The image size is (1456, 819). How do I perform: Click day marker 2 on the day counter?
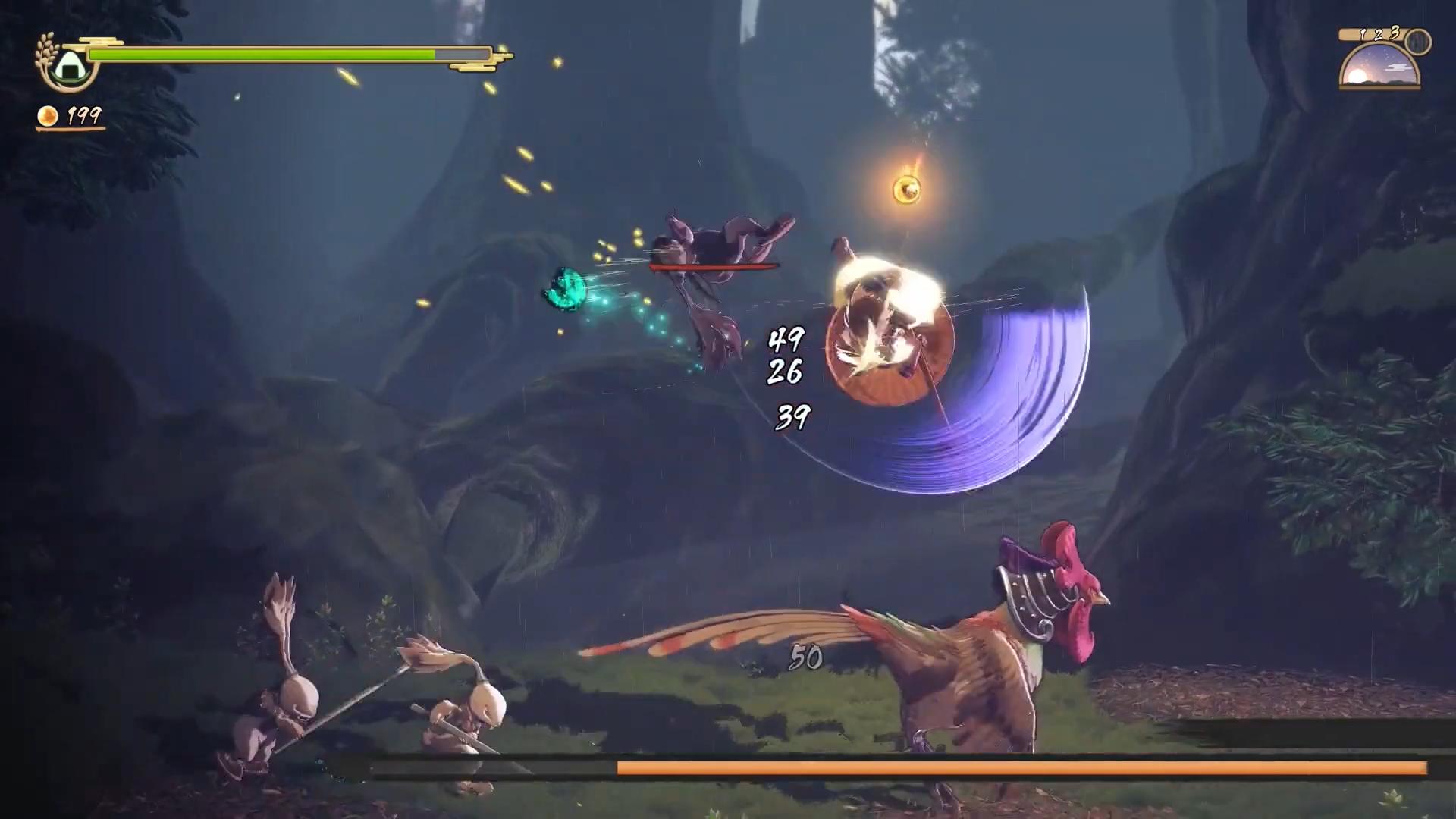(x=1378, y=35)
